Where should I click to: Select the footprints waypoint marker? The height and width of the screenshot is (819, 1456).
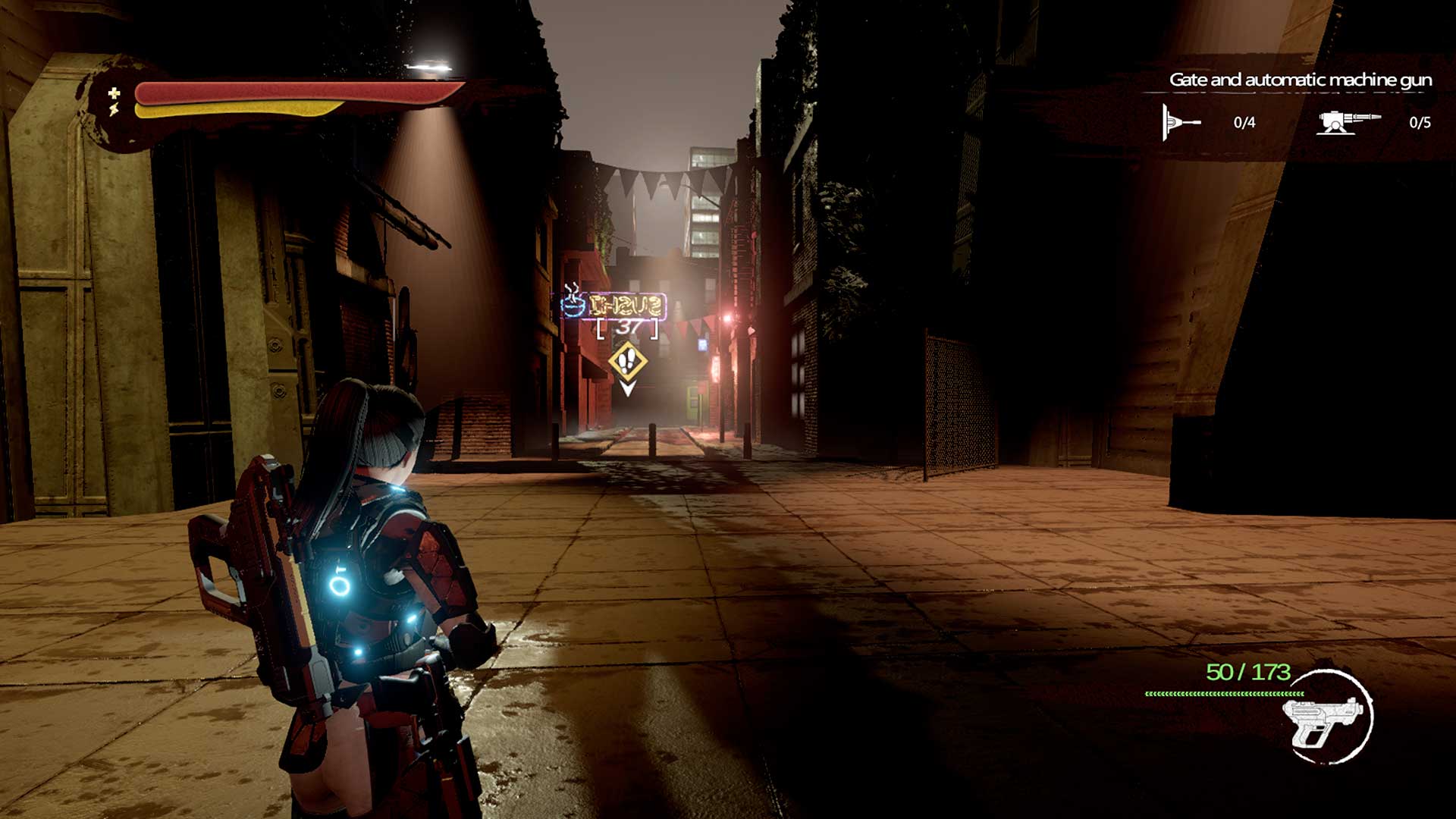pos(627,361)
